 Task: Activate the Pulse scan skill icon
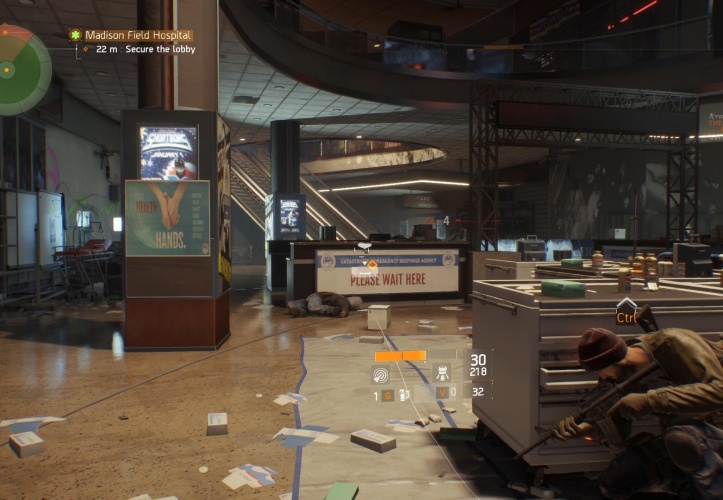click(x=382, y=374)
